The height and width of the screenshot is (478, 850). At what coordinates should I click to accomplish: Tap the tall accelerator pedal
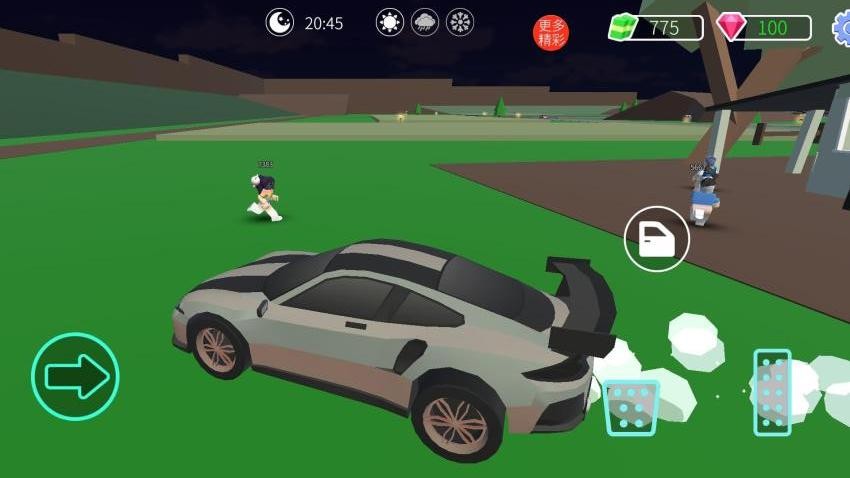pyautogui.click(x=772, y=392)
